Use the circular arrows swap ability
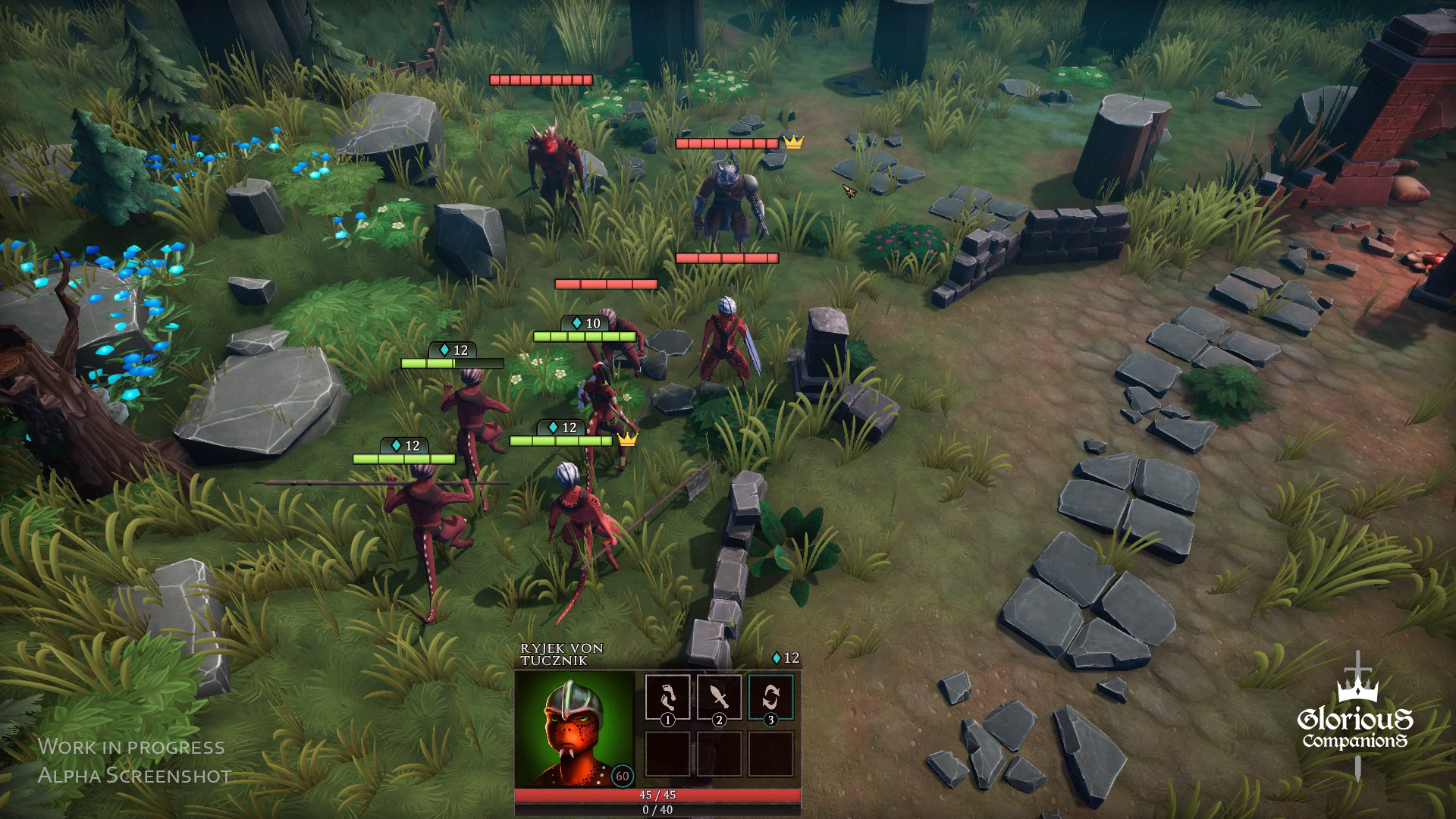 point(770,696)
